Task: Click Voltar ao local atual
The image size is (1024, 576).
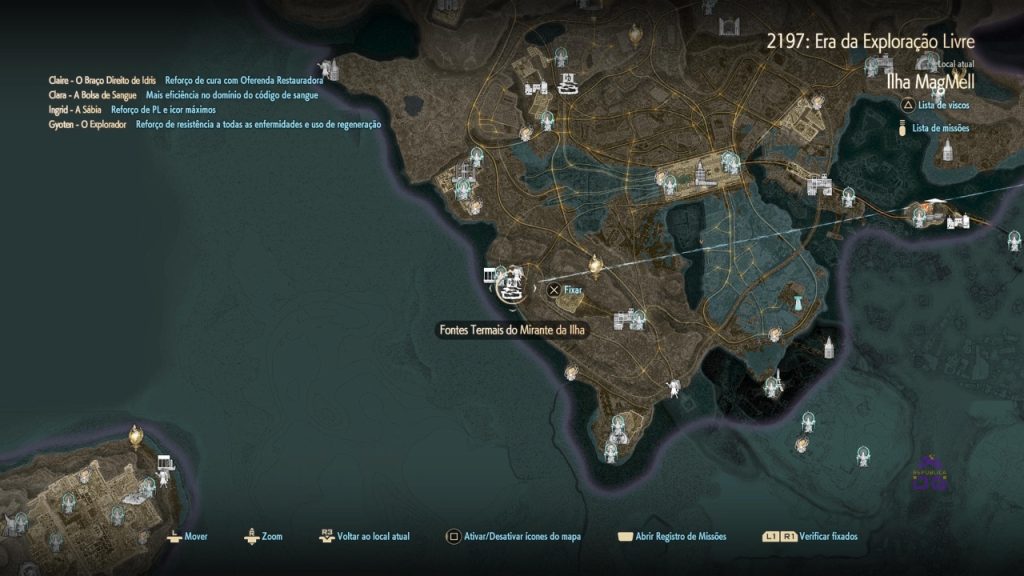Action: click(365, 537)
